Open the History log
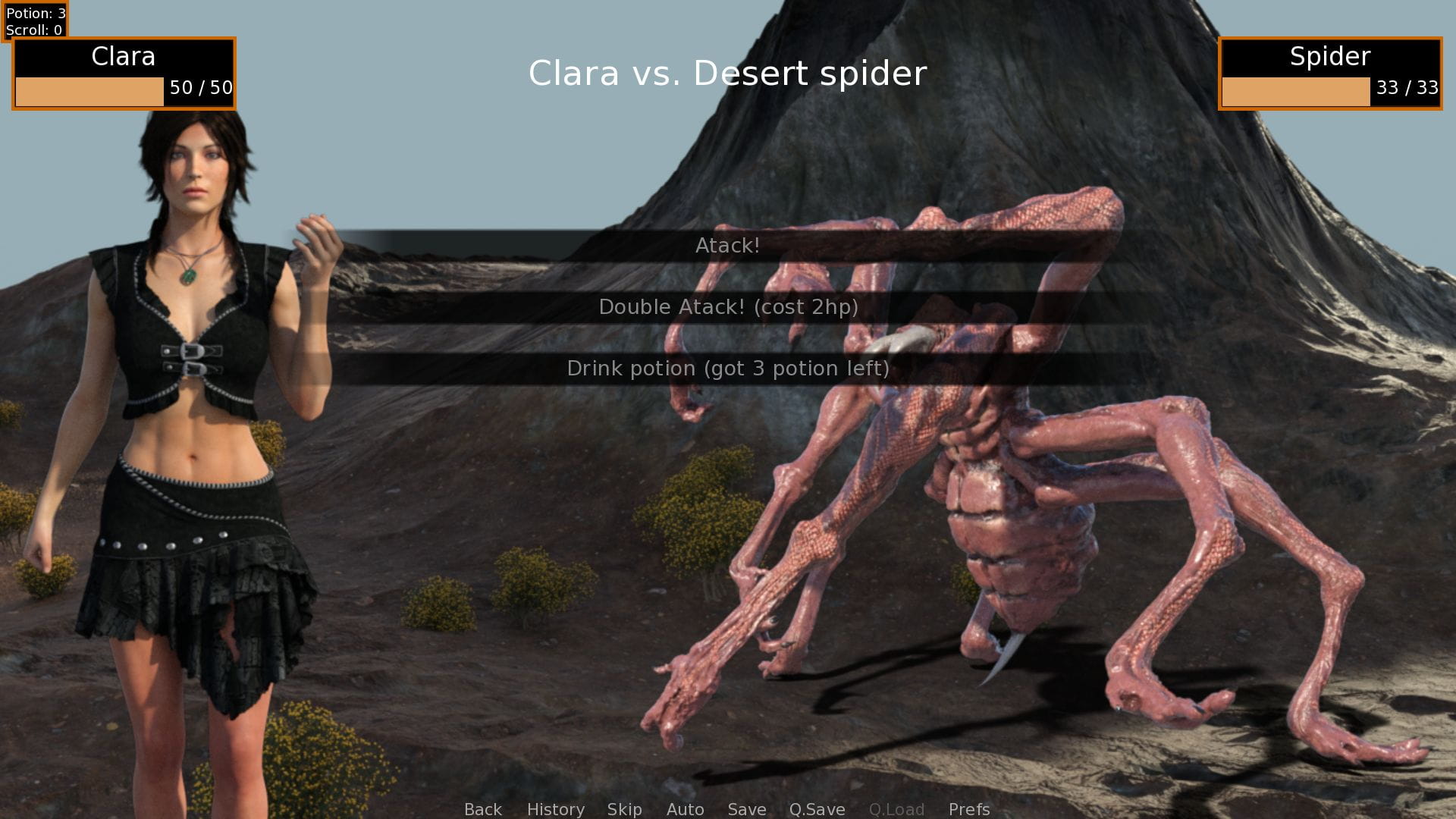This screenshot has height=819, width=1456. 555,809
